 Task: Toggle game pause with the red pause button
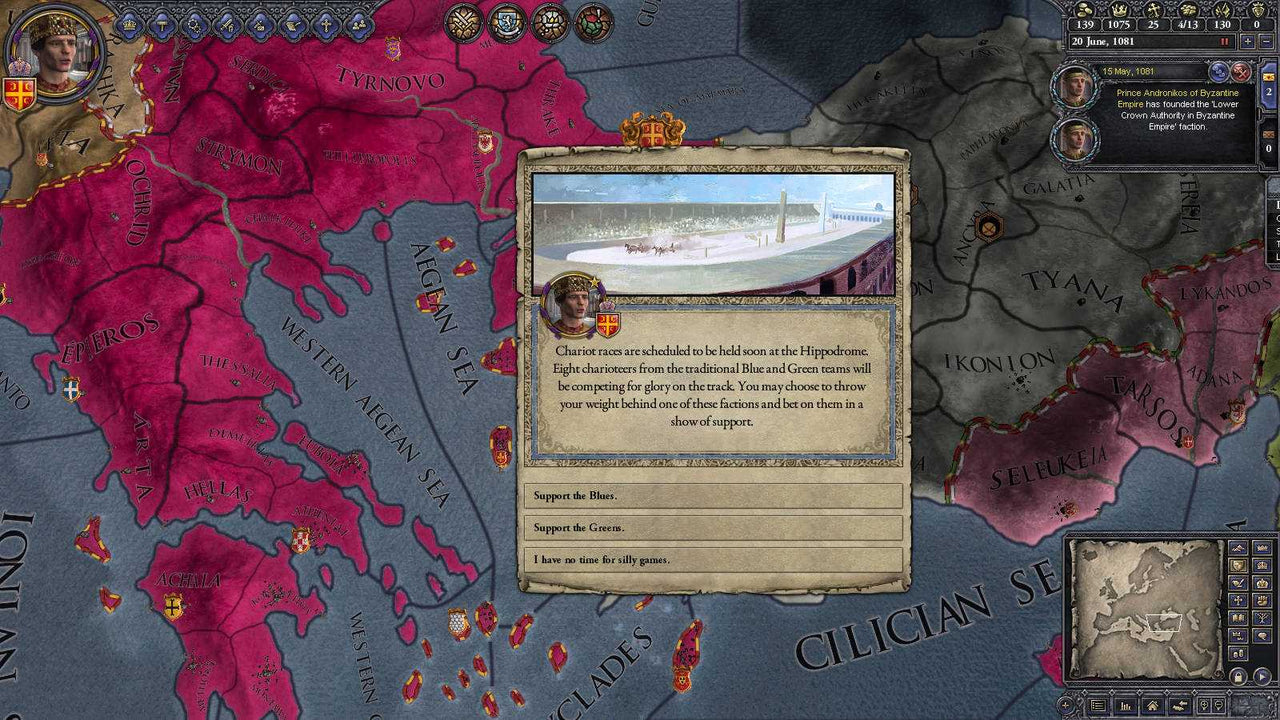(x=1224, y=41)
